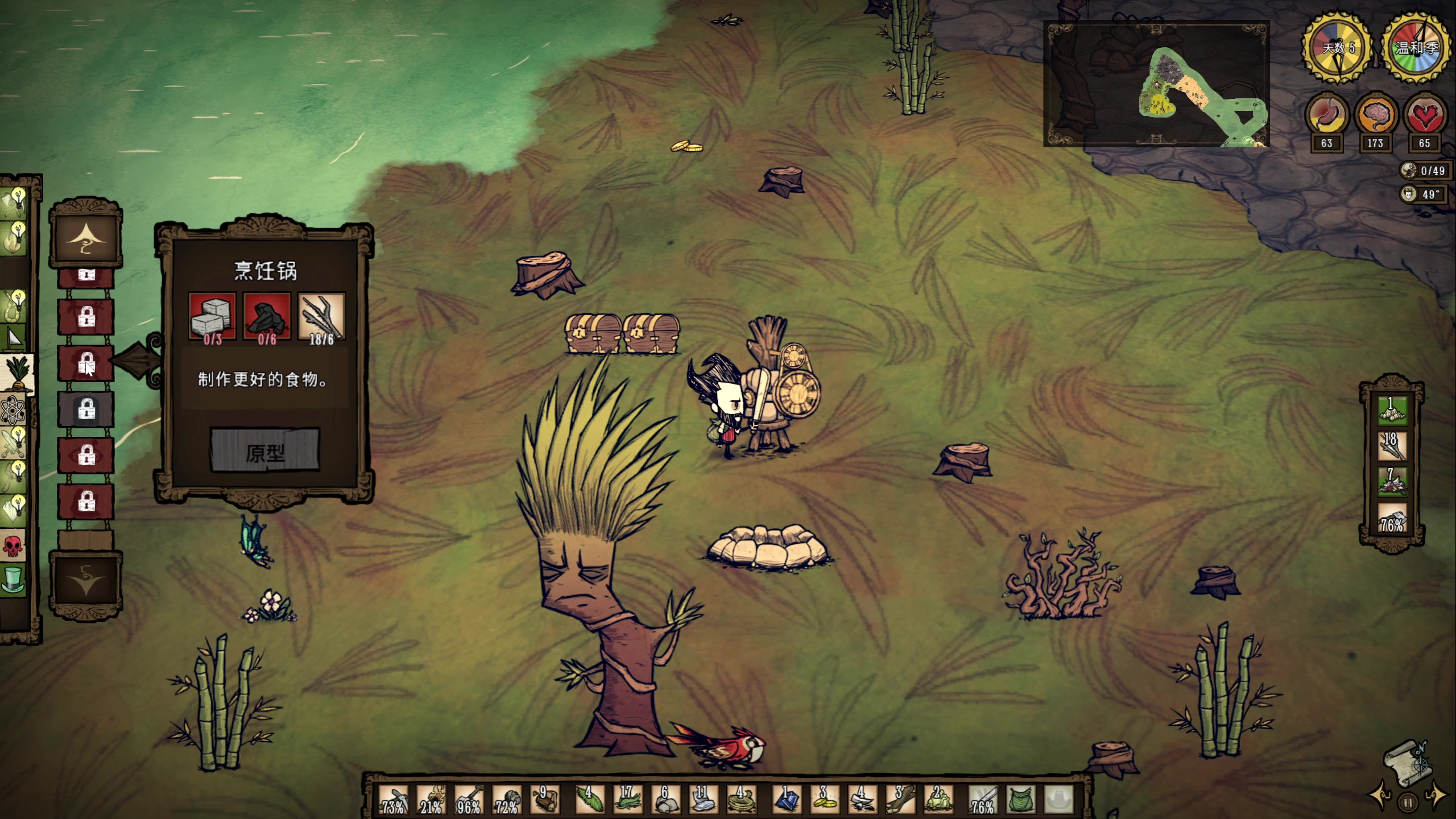Open the red skull magic tab
Image resolution: width=1456 pixels, height=819 pixels.
click(13, 545)
